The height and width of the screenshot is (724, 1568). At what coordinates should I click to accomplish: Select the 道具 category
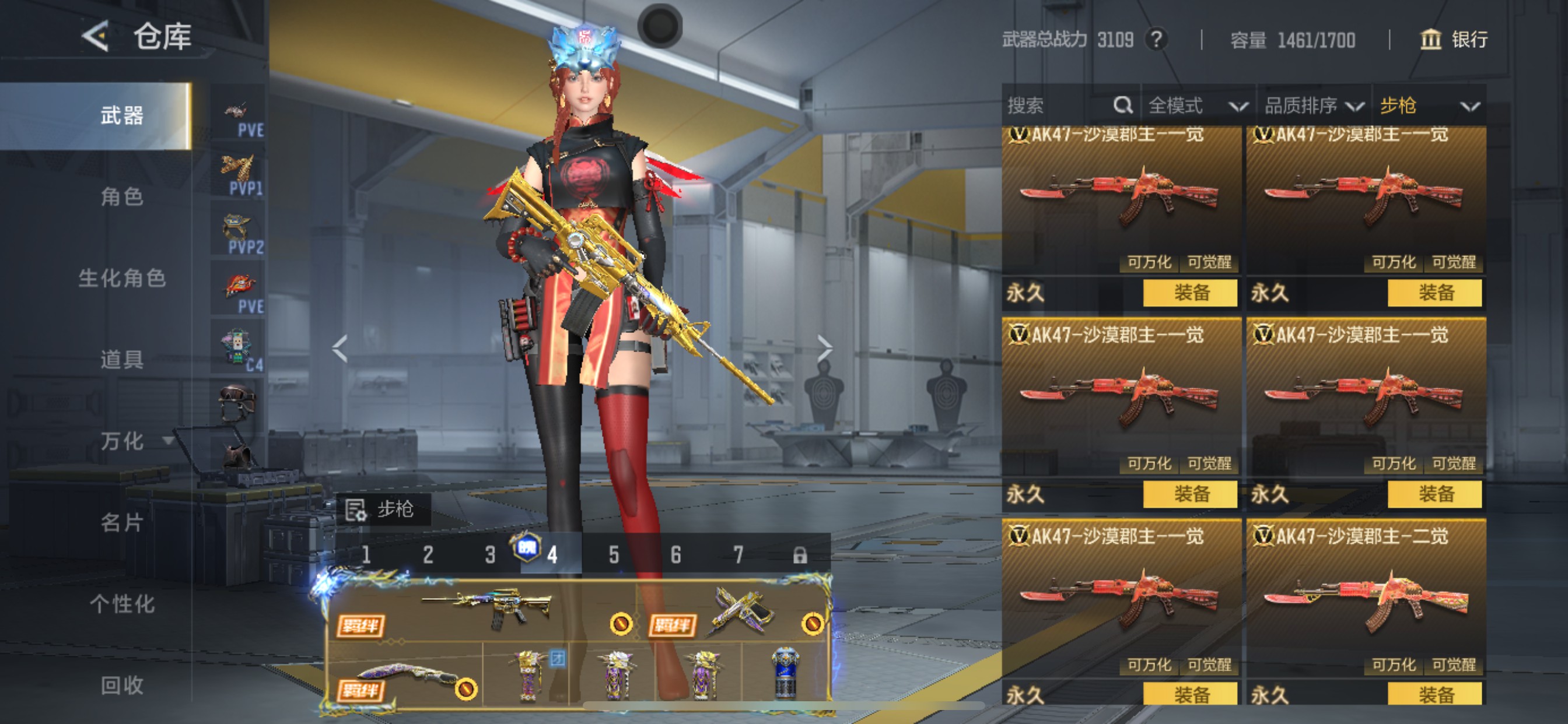122,360
